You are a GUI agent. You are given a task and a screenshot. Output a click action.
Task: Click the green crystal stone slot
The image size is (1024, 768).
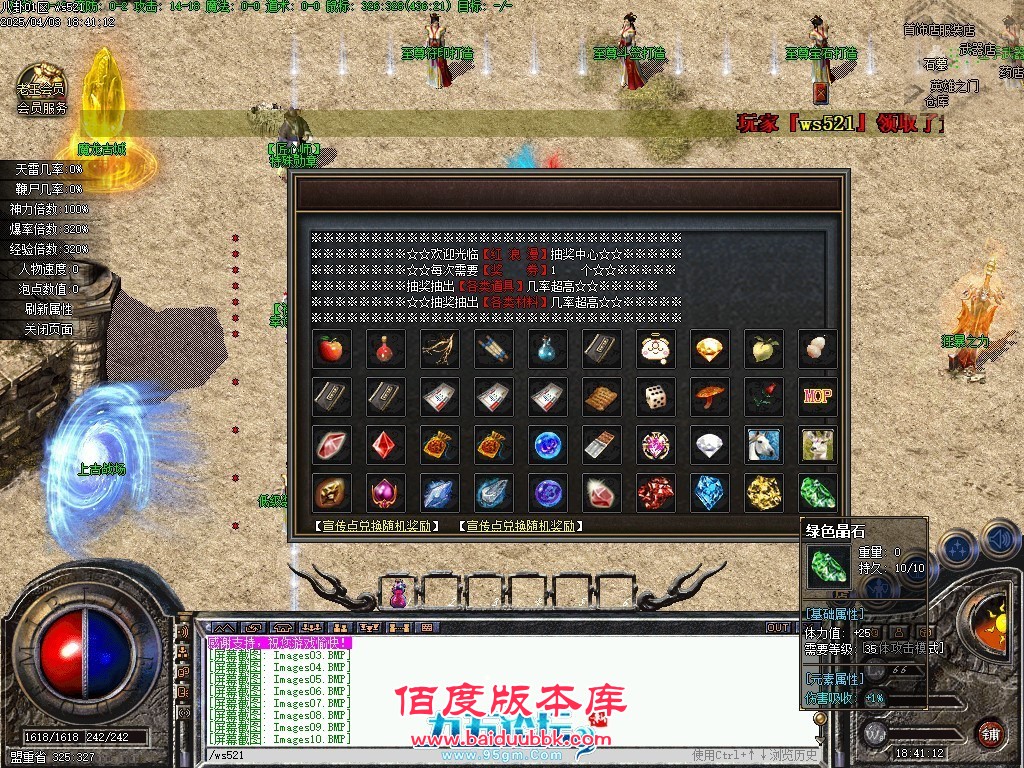pyautogui.click(x=818, y=493)
